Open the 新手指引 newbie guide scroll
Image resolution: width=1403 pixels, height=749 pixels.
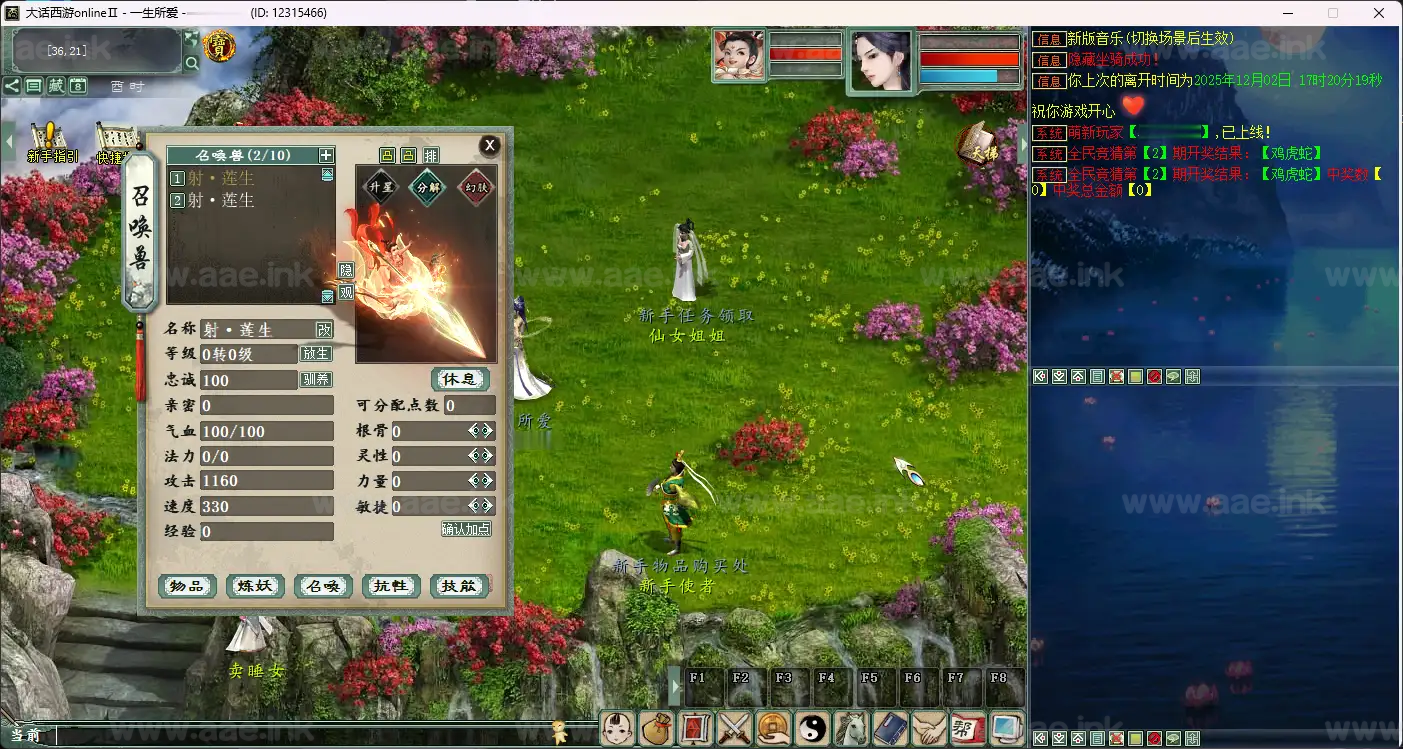point(52,142)
